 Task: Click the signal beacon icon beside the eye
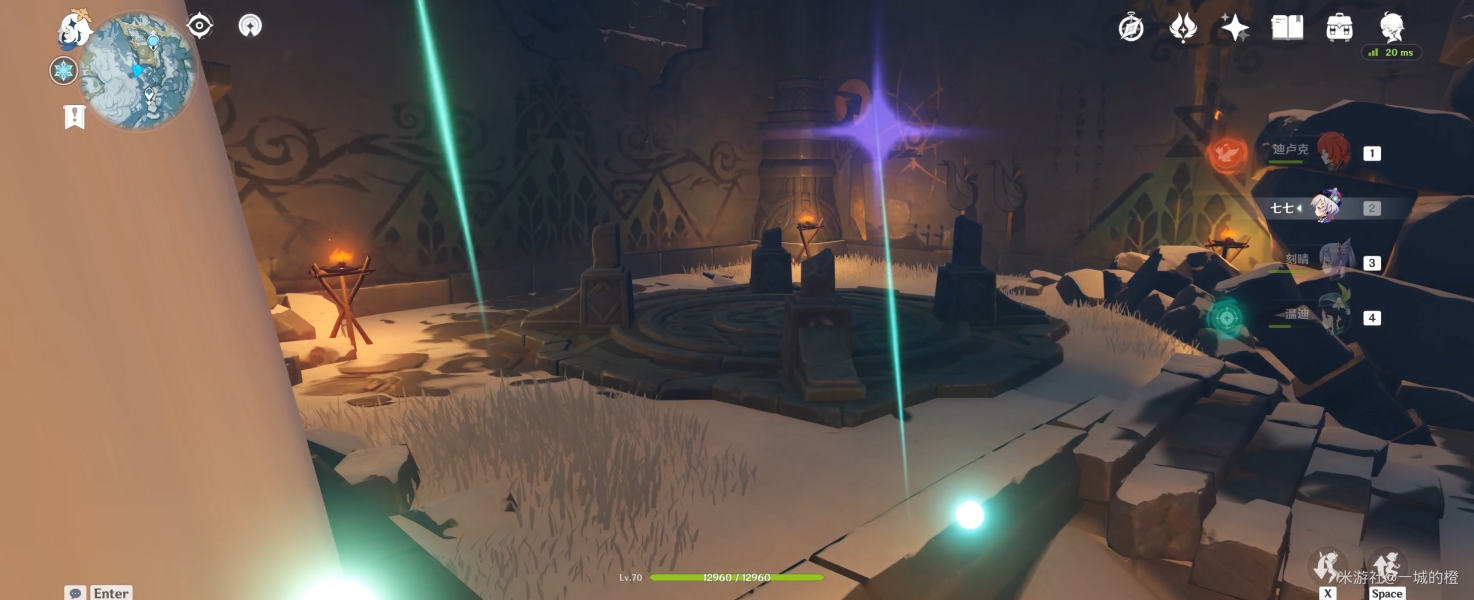pyautogui.click(x=250, y=26)
